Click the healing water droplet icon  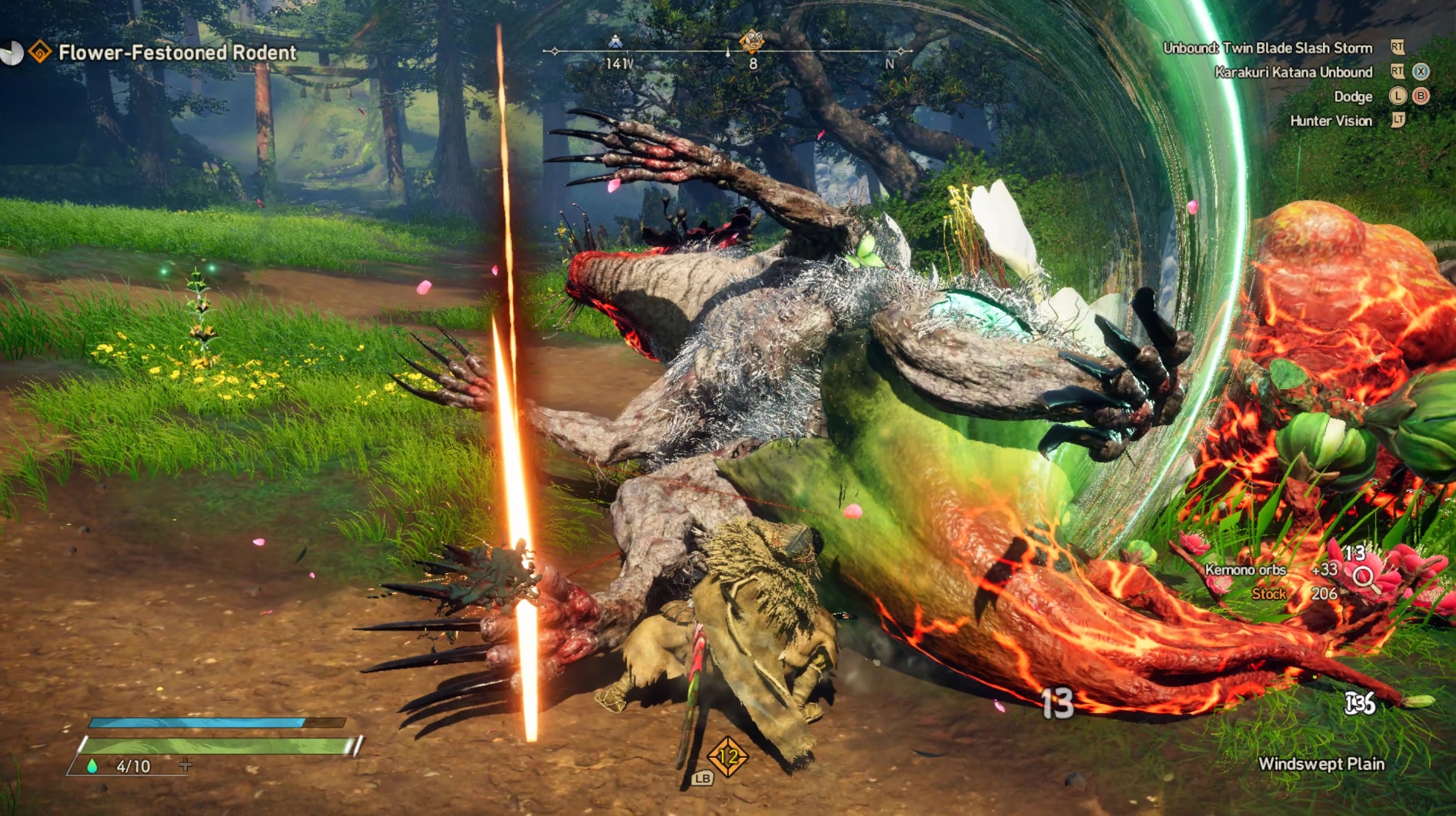pyautogui.click(x=92, y=766)
